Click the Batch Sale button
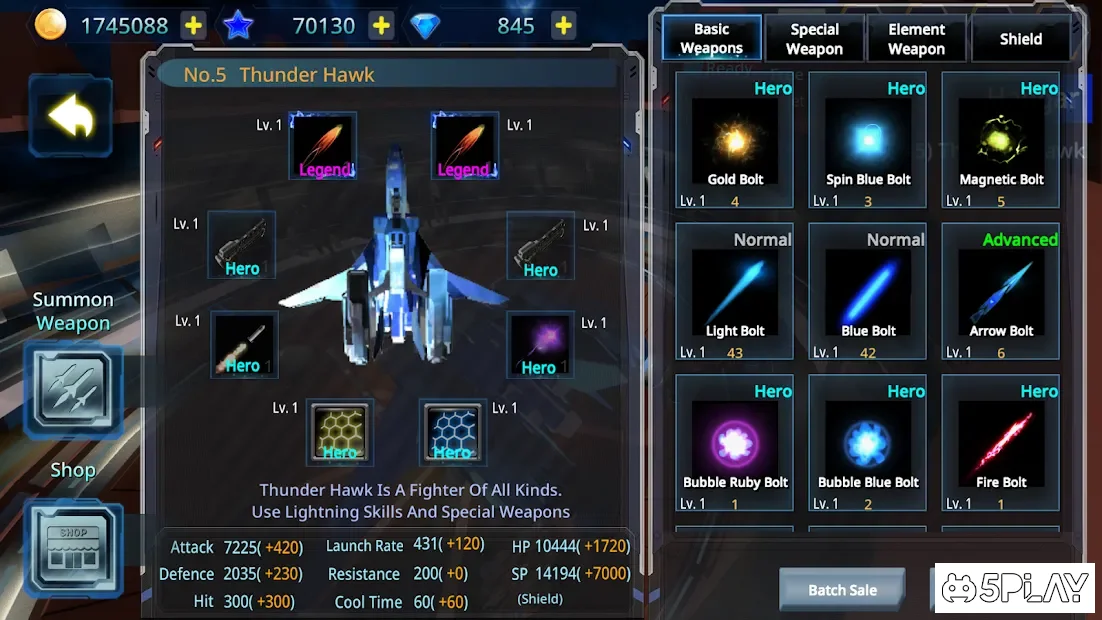The height and width of the screenshot is (620, 1102). 842,590
